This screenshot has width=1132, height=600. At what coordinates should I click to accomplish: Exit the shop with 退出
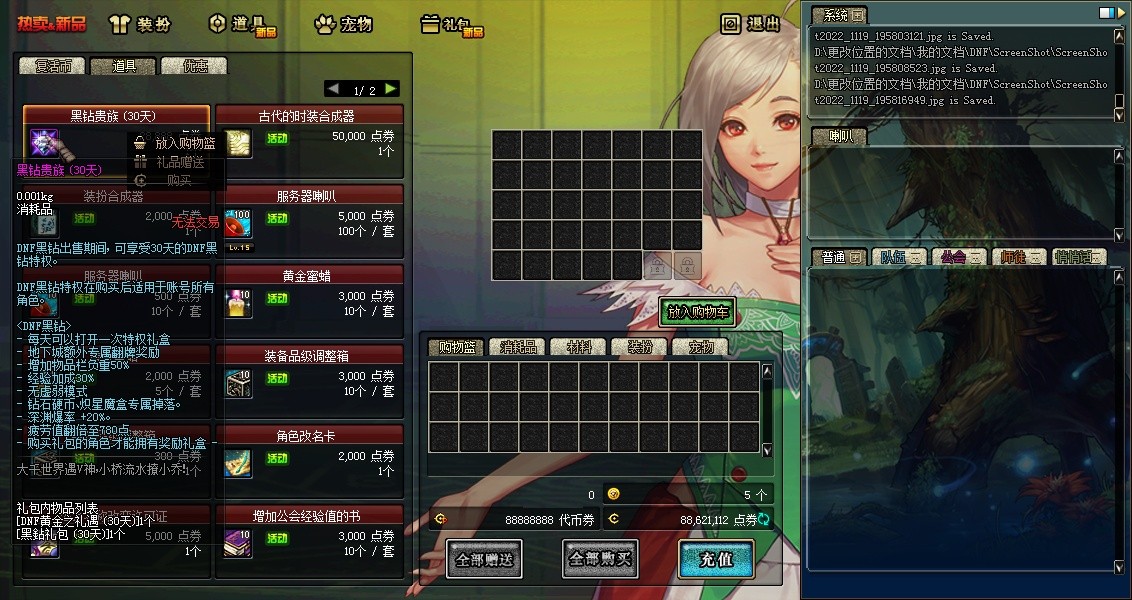[751, 24]
